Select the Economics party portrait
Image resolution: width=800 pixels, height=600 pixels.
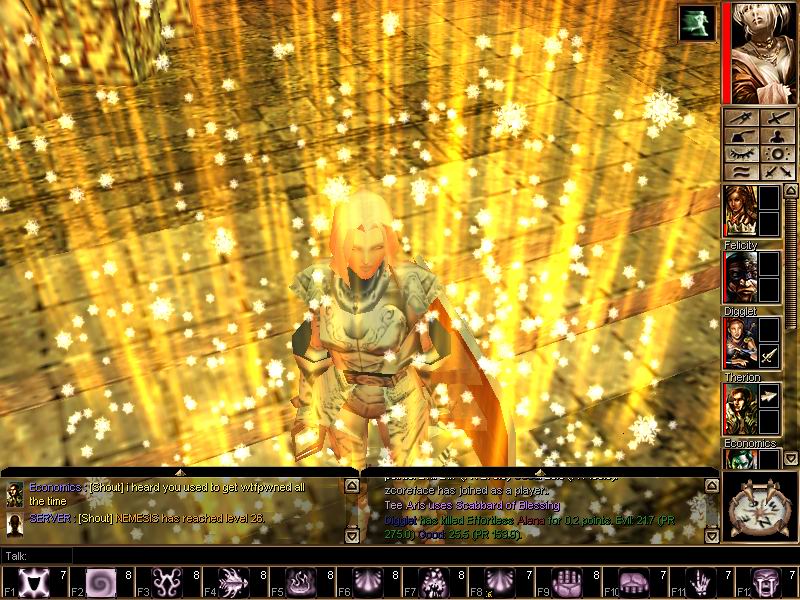[x=740, y=409]
